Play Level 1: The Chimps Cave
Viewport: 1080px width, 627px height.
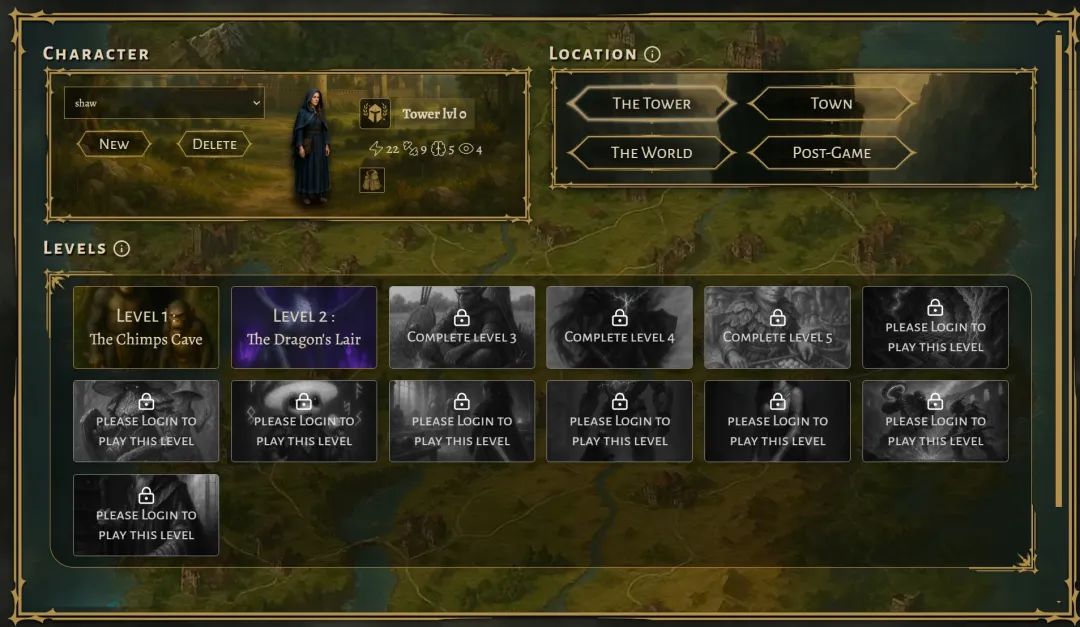coord(146,327)
